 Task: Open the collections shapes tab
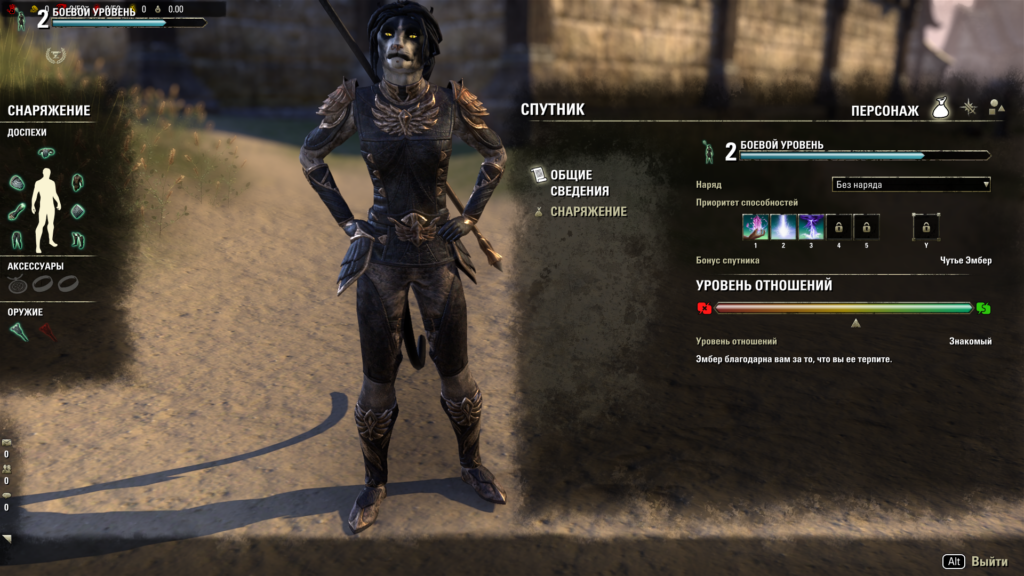[995, 108]
